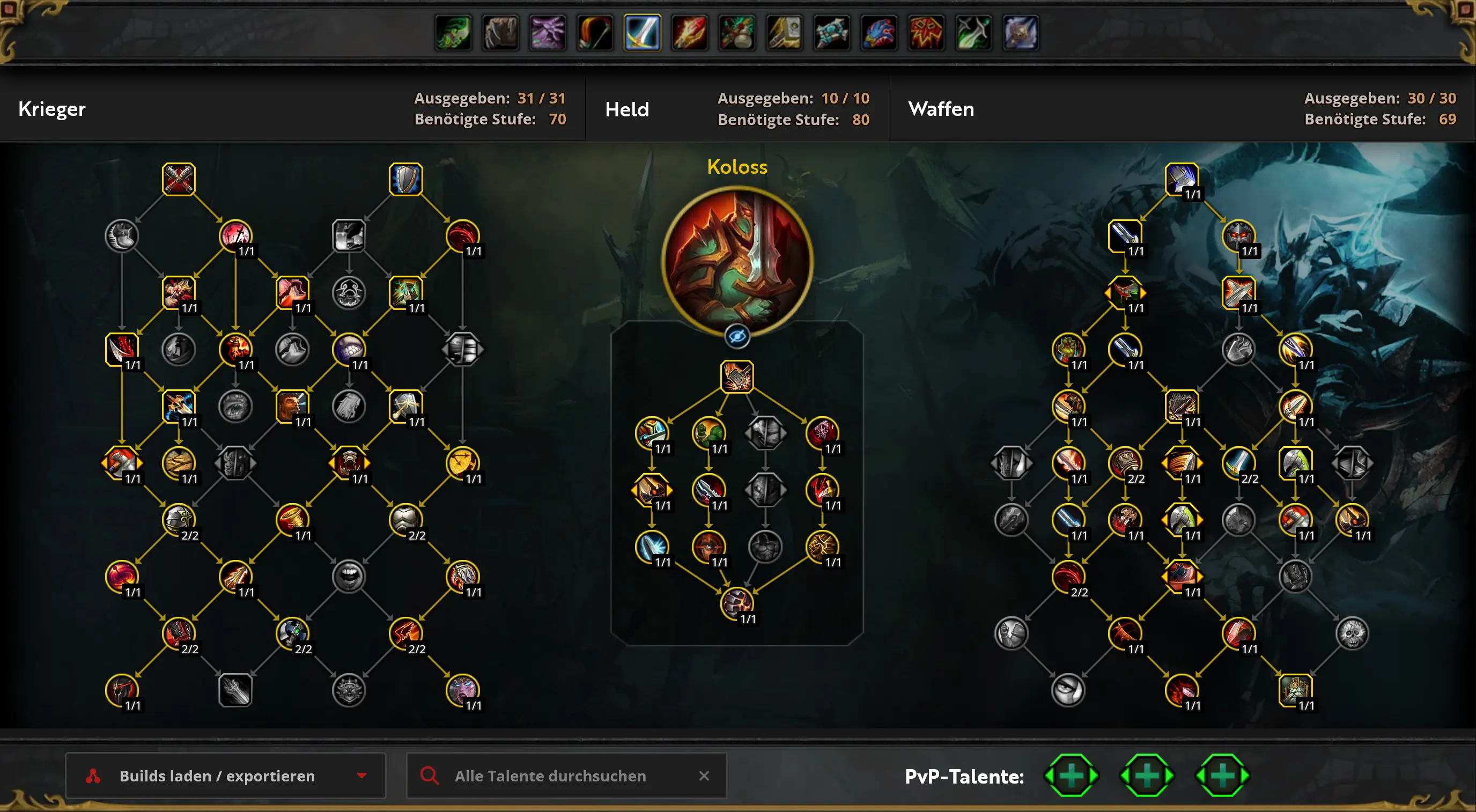This screenshot has width=1476, height=812.
Task: Choose the blue shield node atop the Krieger tree
Action: [x=405, y=179]
